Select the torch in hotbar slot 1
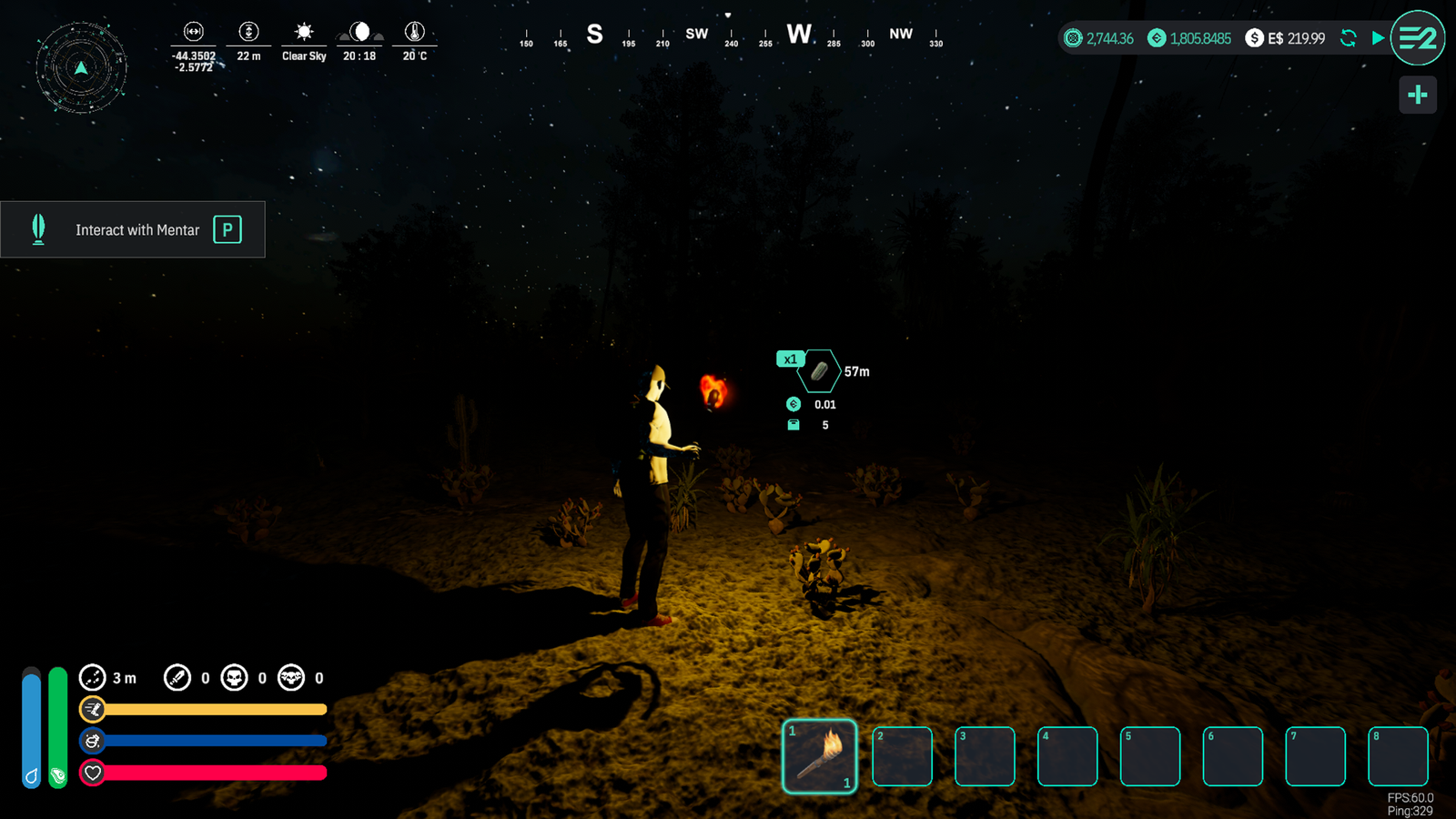The width and height of the screenshot is (1456, 819). pyautogui.click(x=819, y=756)
